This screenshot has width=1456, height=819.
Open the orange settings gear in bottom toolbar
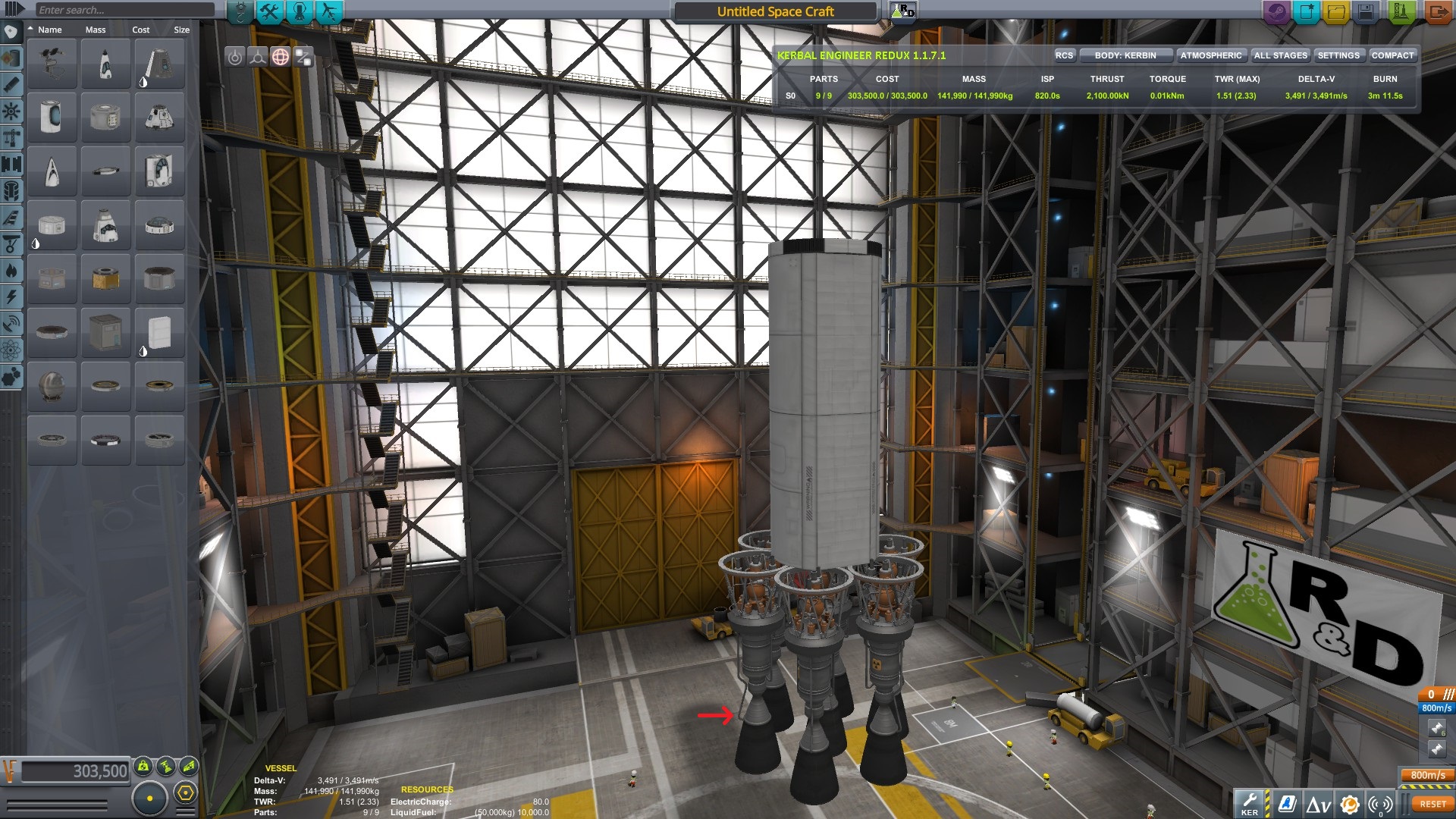pos(1349,802)
